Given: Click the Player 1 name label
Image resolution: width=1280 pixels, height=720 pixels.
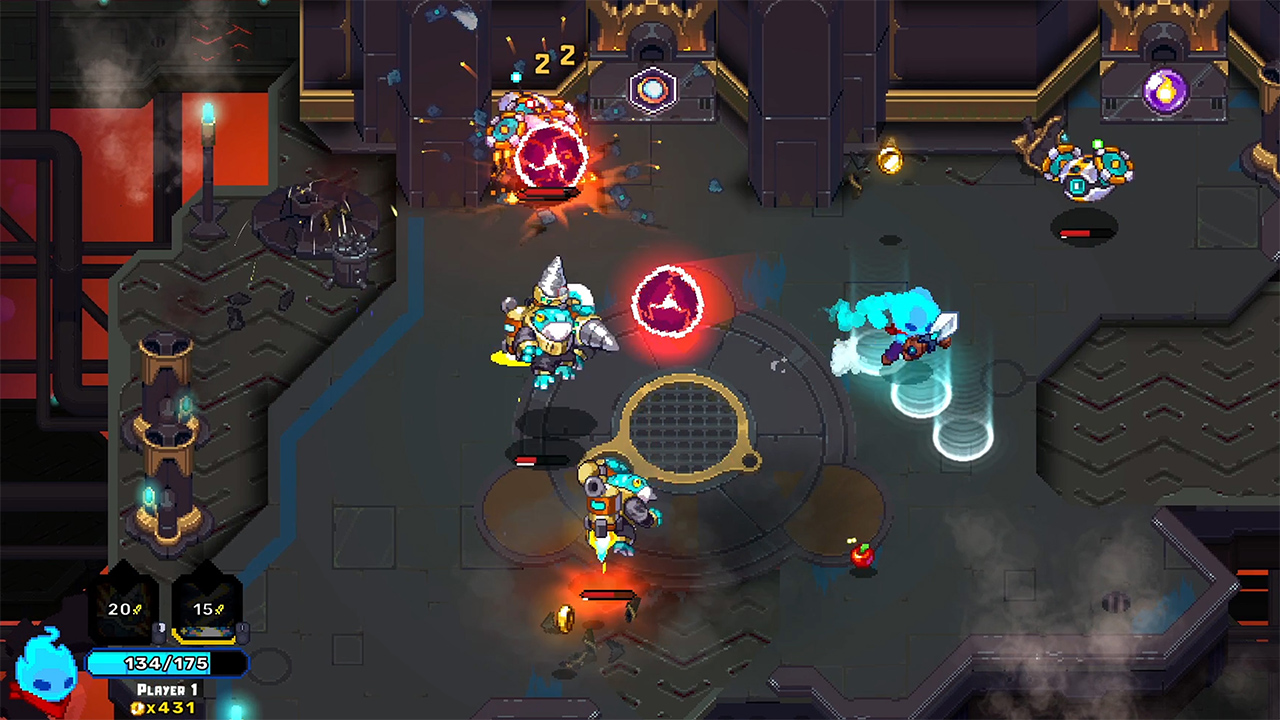Looking at the screenshot, I should point(167,688).
